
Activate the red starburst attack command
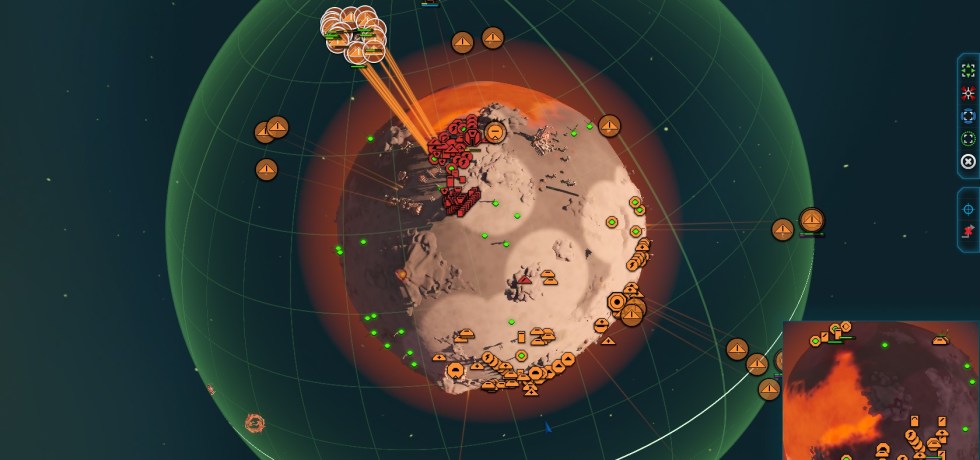point(968,94)
